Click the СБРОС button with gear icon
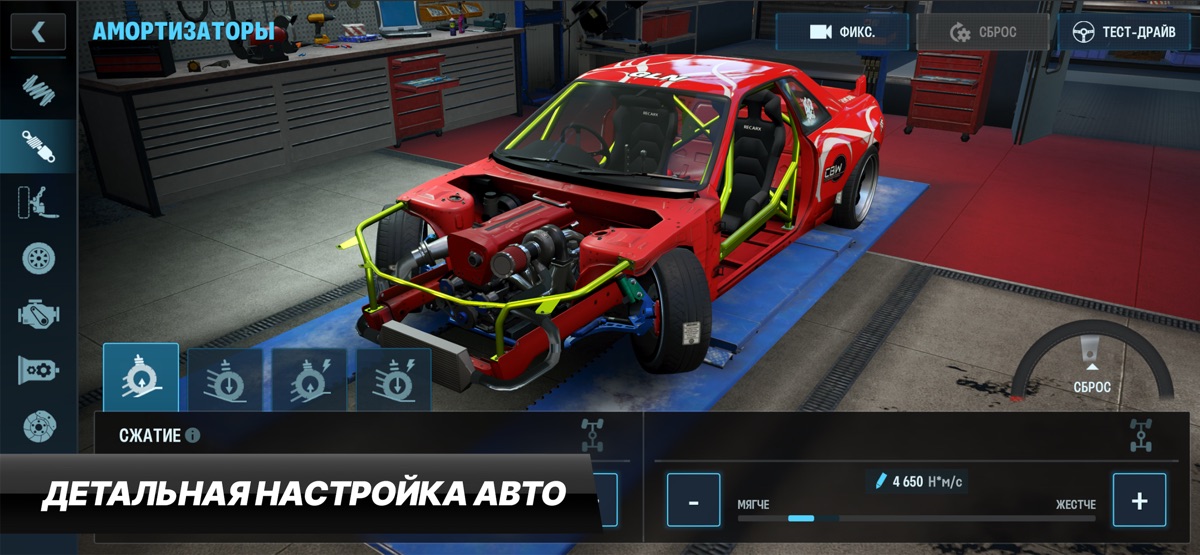This screenshot has width=1200, height=555. (x=983, y=32)
